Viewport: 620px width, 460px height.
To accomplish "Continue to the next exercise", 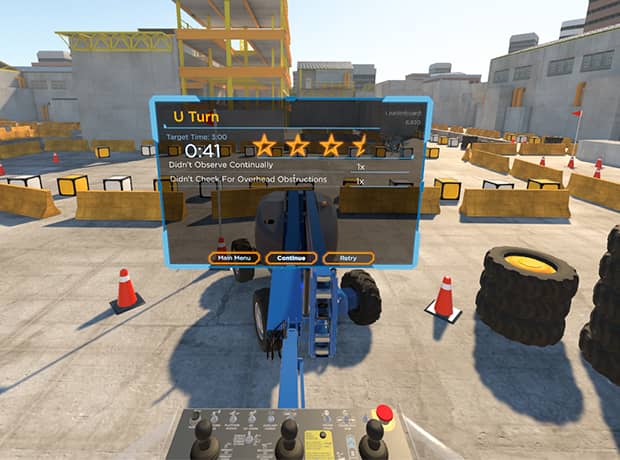I will [291, 257].
